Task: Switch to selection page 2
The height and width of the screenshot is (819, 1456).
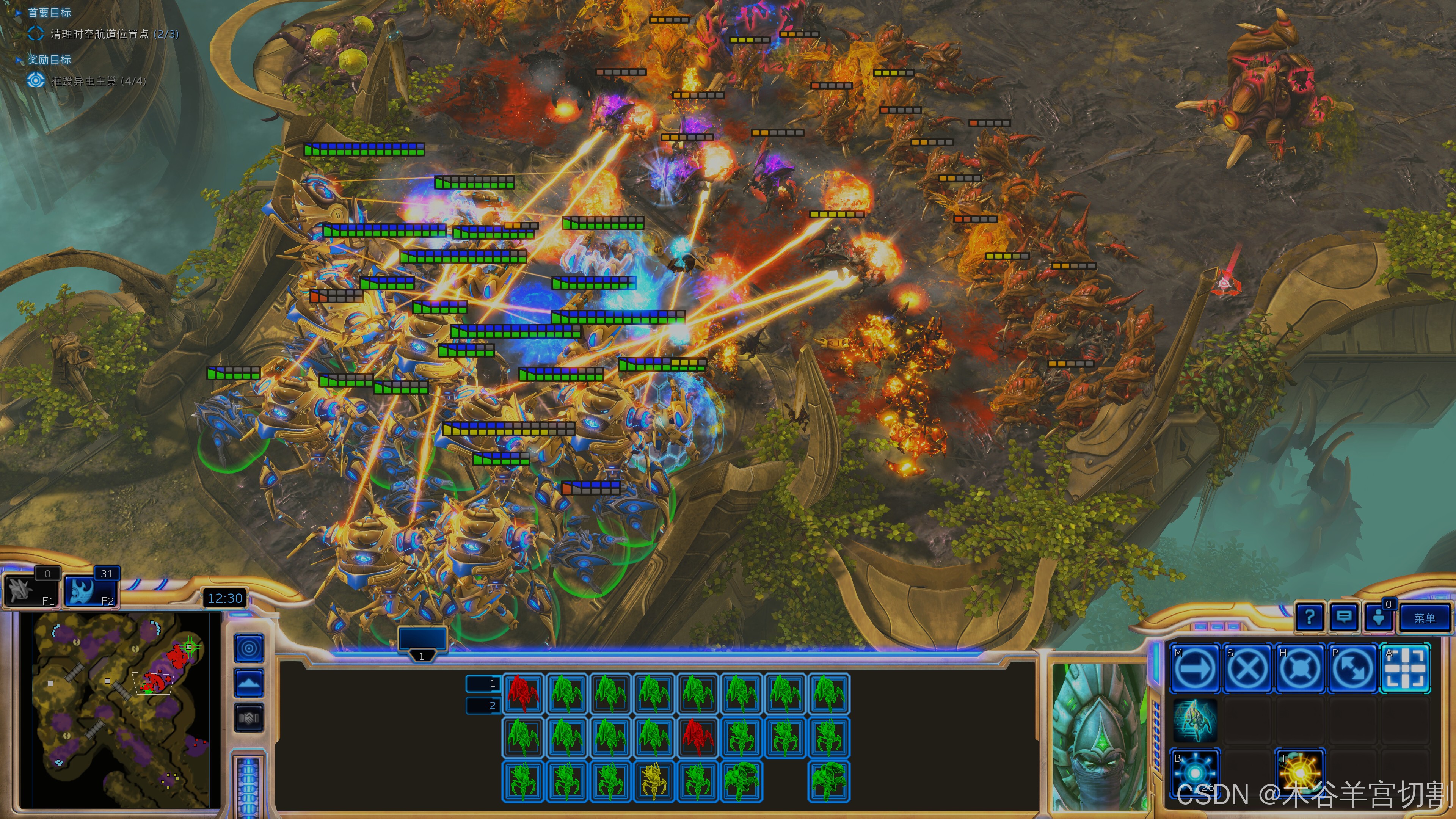Action: pos(483,705)
